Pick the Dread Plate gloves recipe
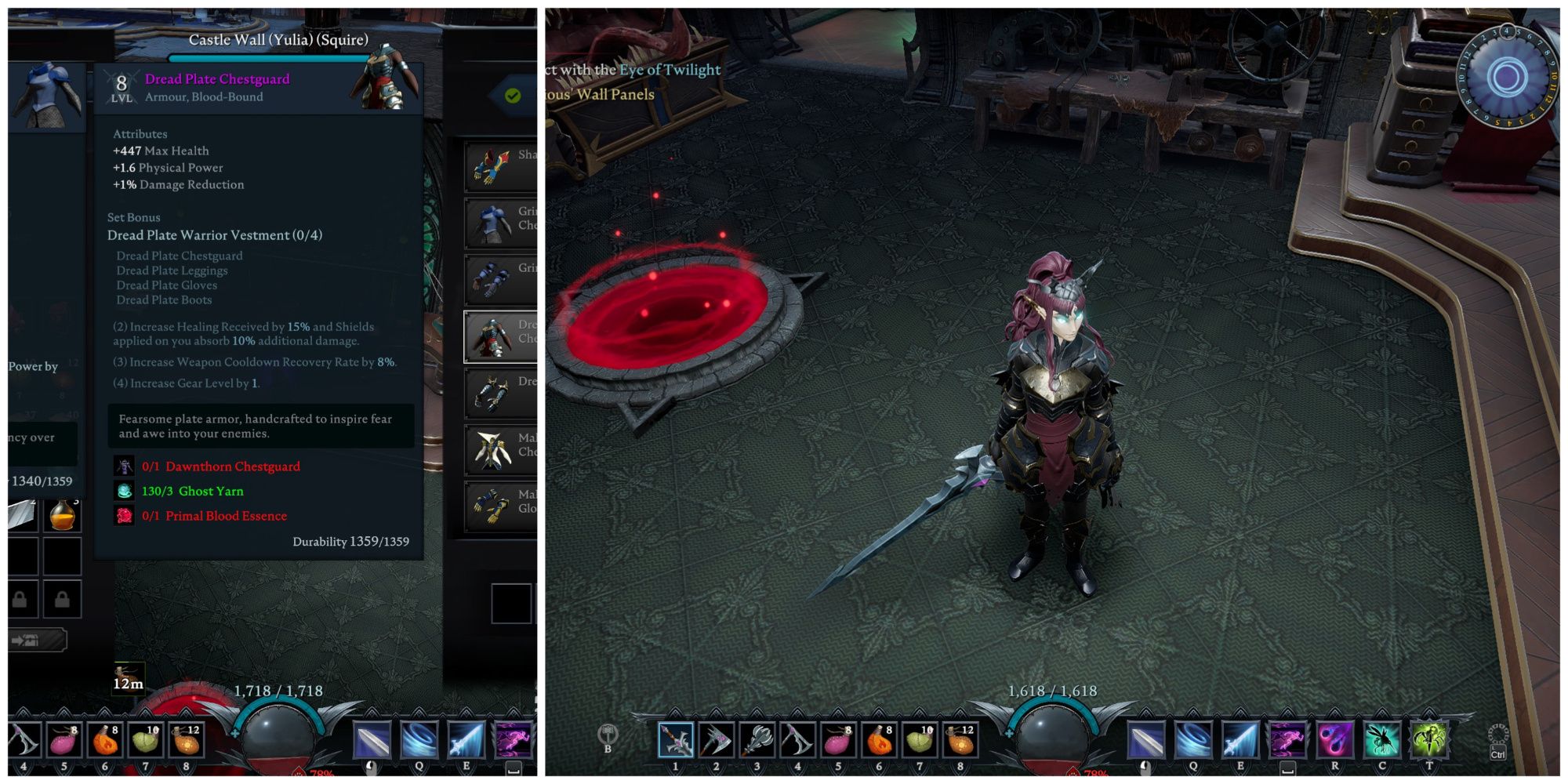Screen dimensions: 1568x784 (x=500, y=394)
